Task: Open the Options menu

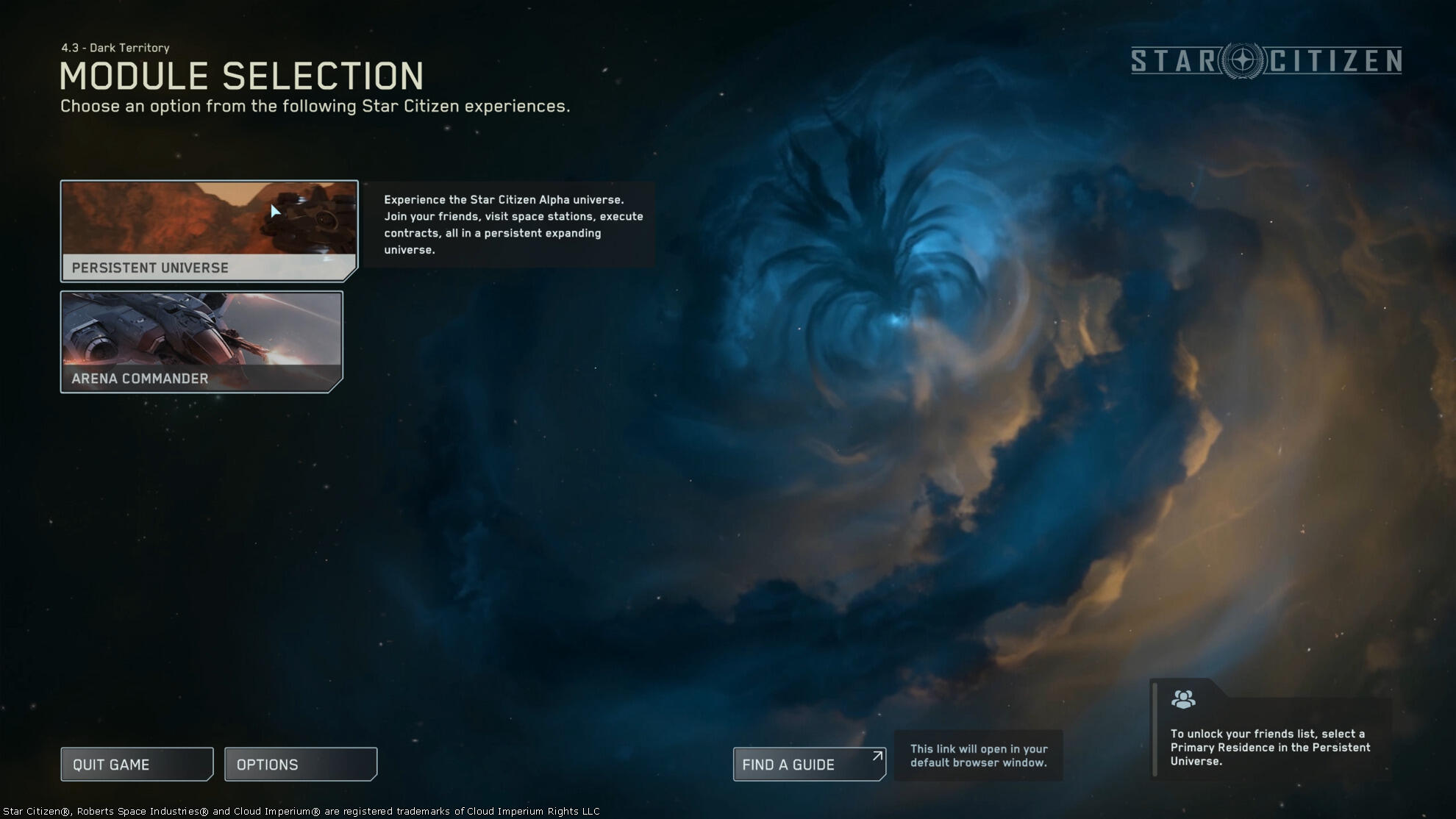Action: 300,765
